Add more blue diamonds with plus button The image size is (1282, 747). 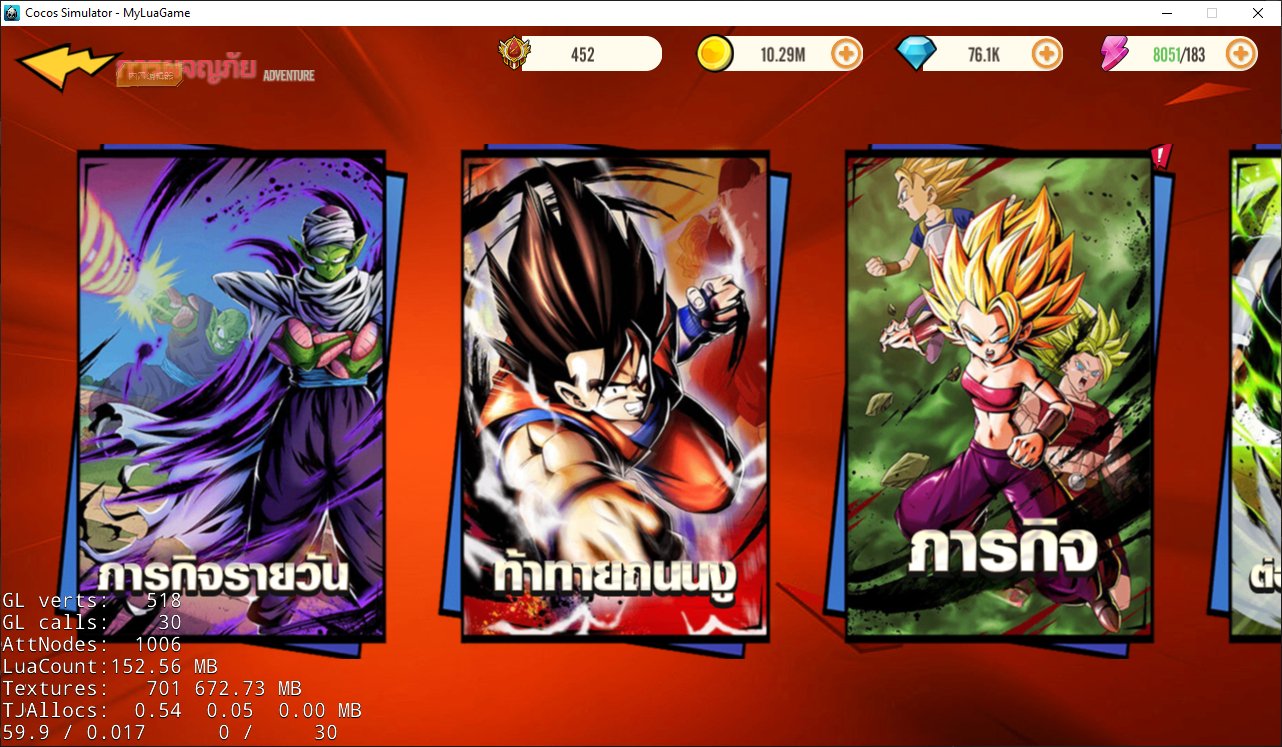(1046, 54)
